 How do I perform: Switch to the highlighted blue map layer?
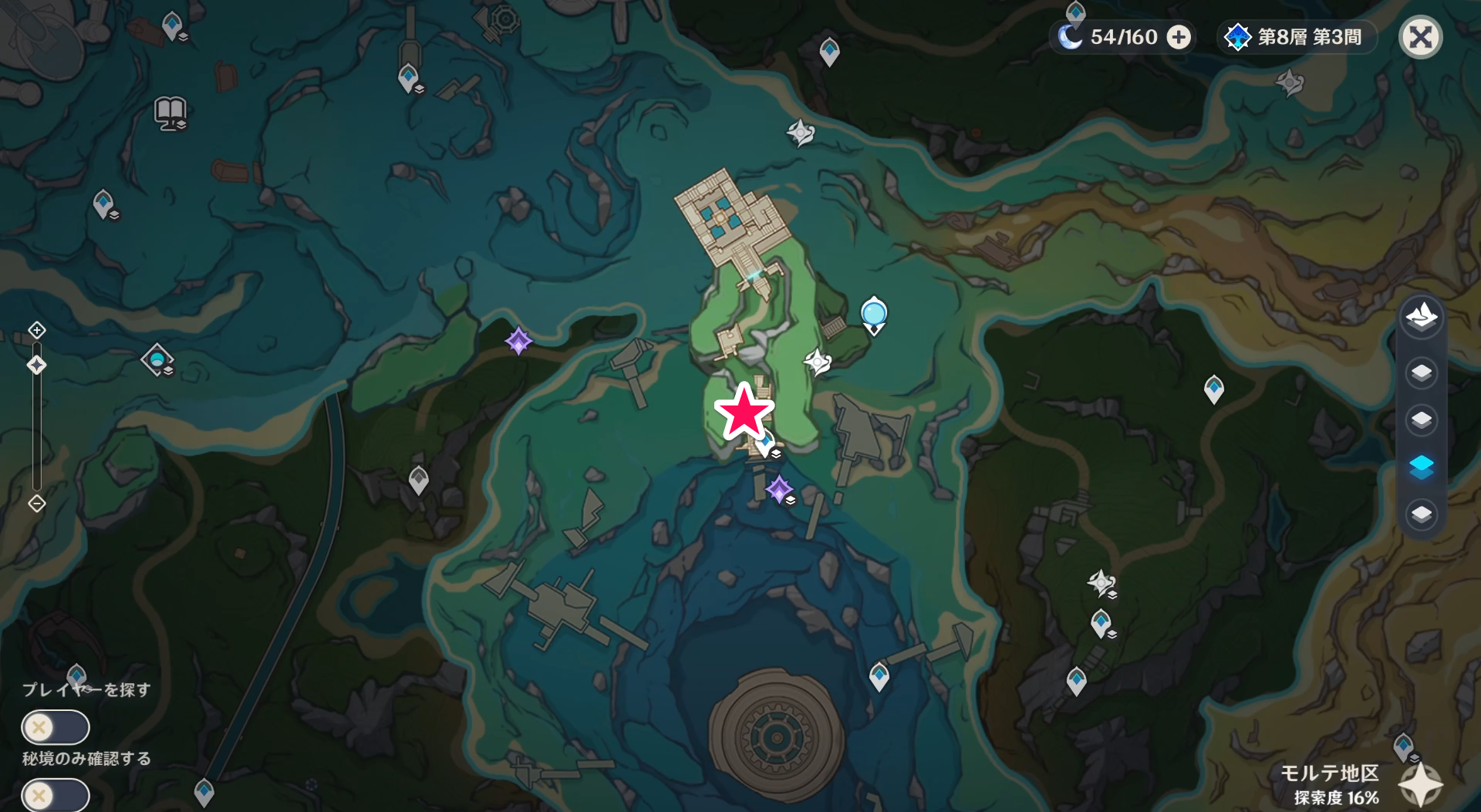(1423, 464)
